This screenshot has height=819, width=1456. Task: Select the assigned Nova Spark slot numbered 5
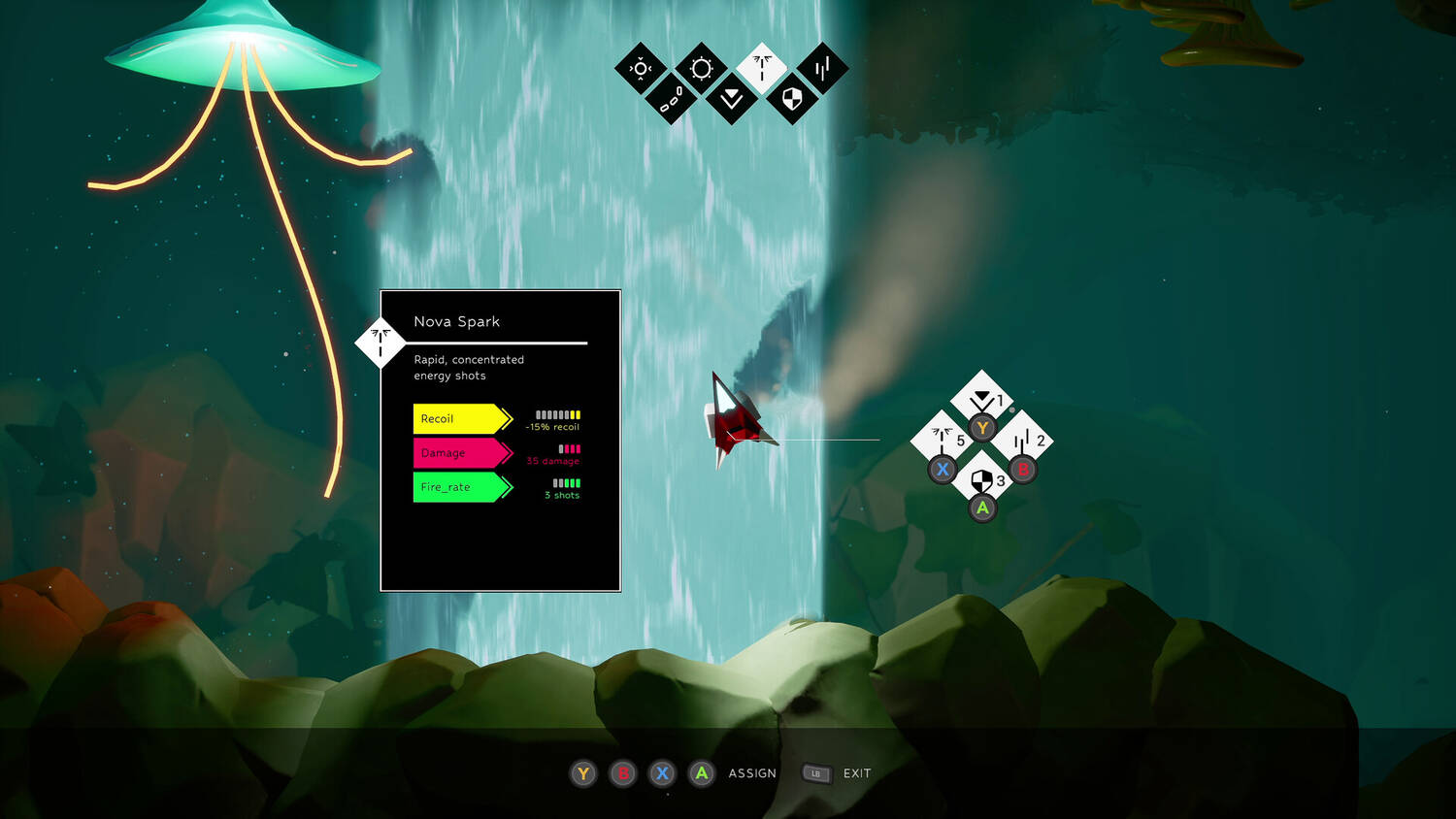[x=942, y=441]
